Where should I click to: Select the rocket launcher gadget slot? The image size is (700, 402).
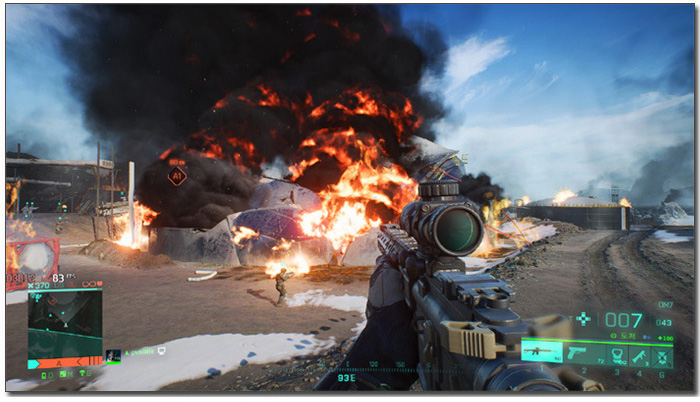639,353
